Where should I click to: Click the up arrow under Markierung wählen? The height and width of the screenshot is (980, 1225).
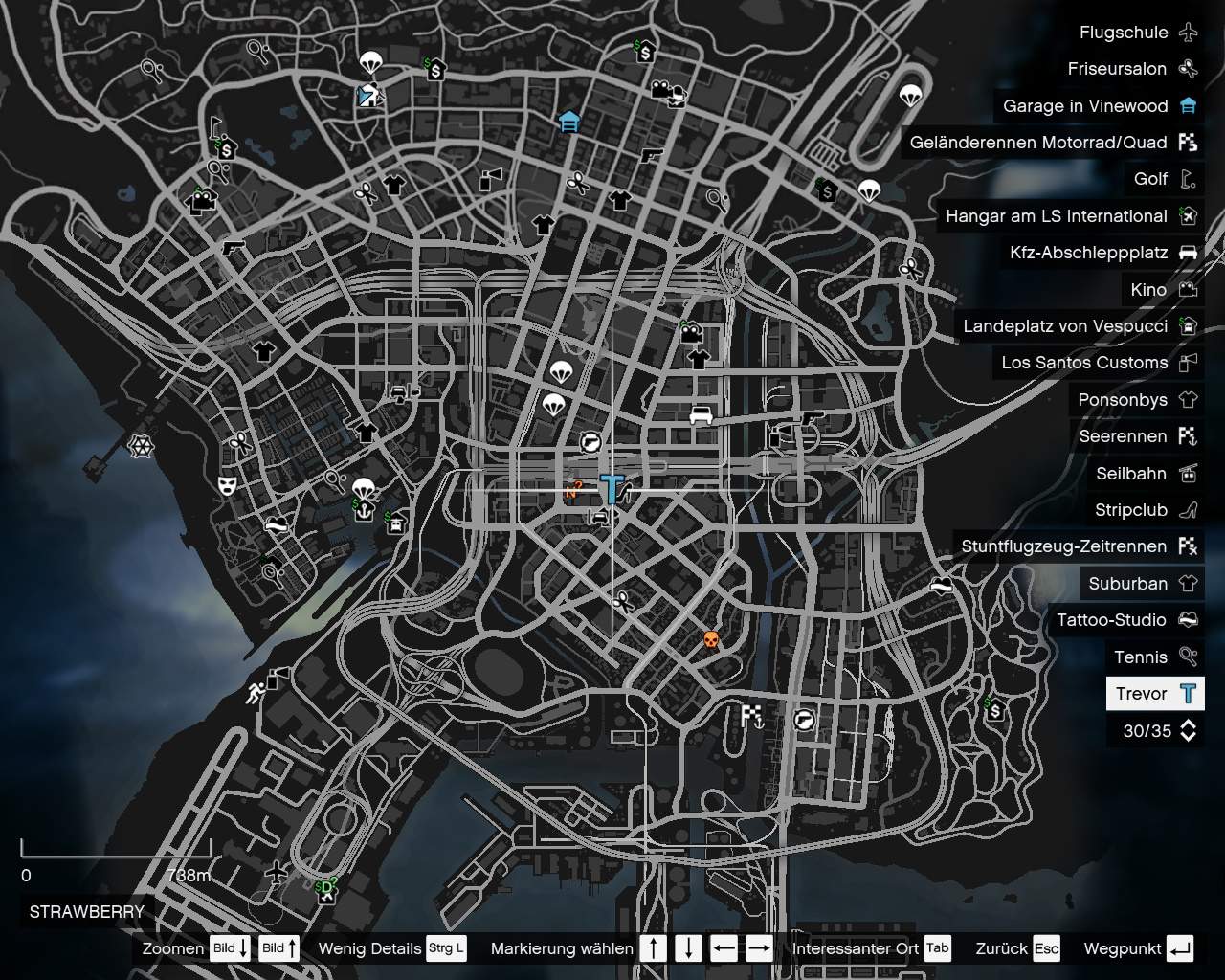[655, 948]
